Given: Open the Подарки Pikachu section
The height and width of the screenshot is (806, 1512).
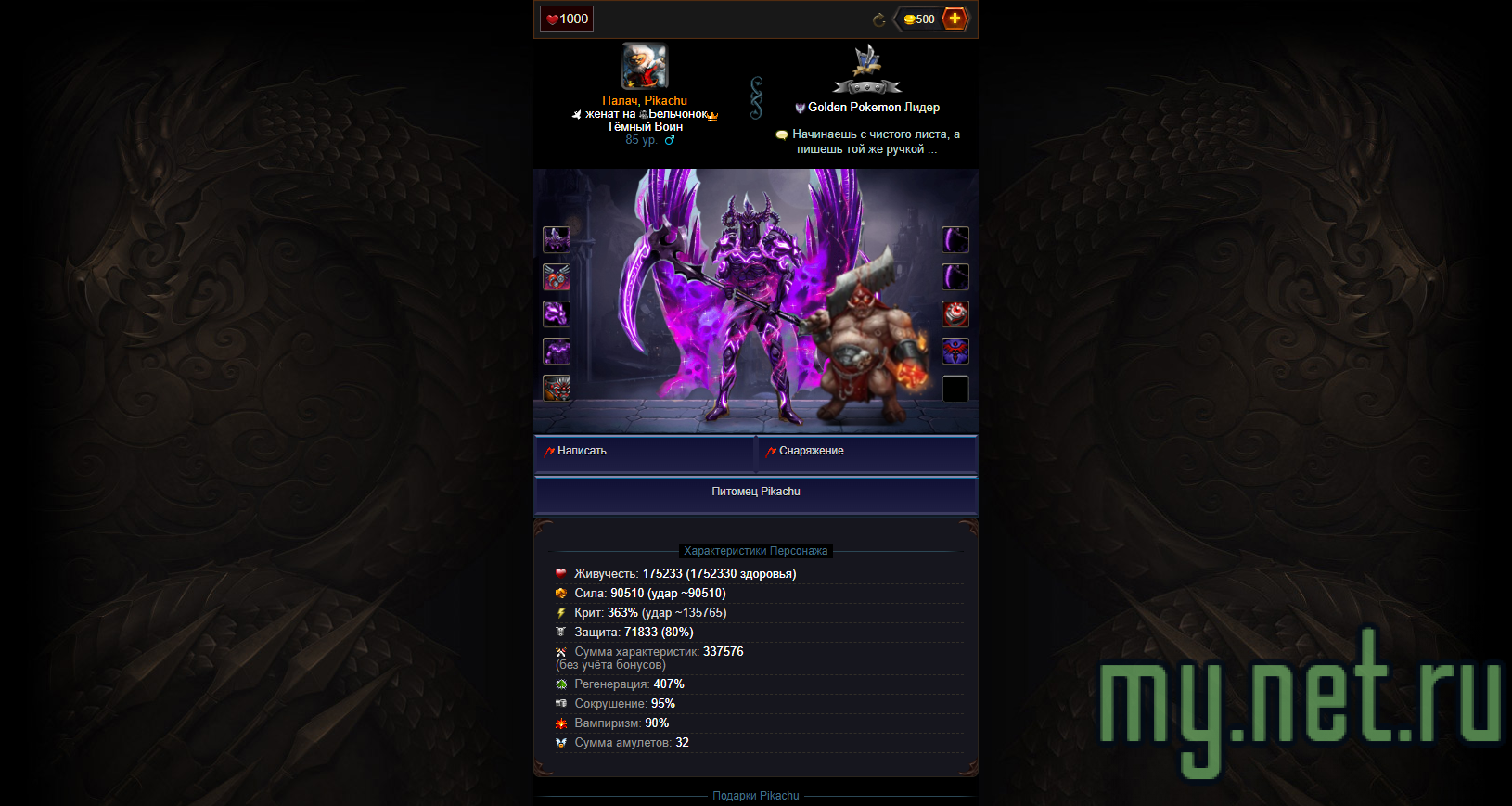Looking at the screenshot, I should tap(756, 795).
